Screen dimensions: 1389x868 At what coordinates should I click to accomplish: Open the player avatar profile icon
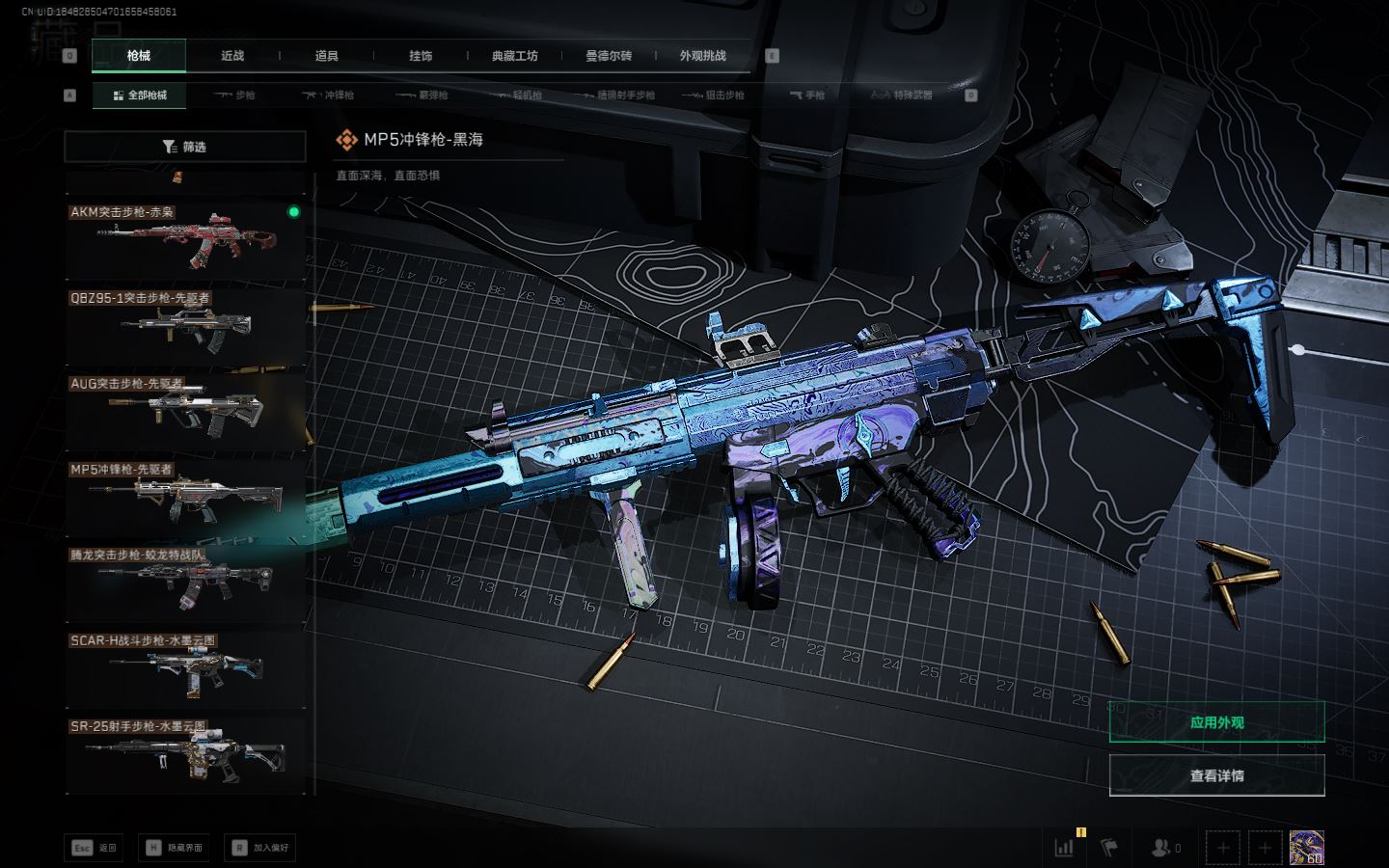pyautogui.click(x=1306, y=848)
